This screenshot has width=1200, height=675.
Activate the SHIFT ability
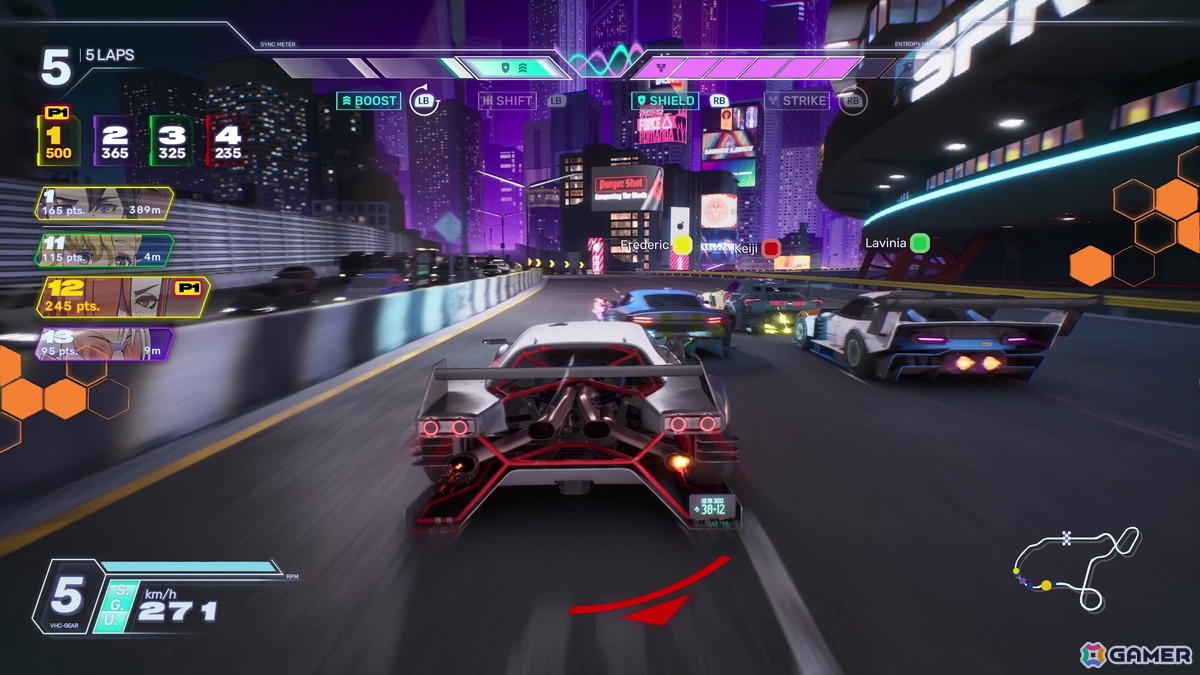pyautogui.click(x=508, y=101)
